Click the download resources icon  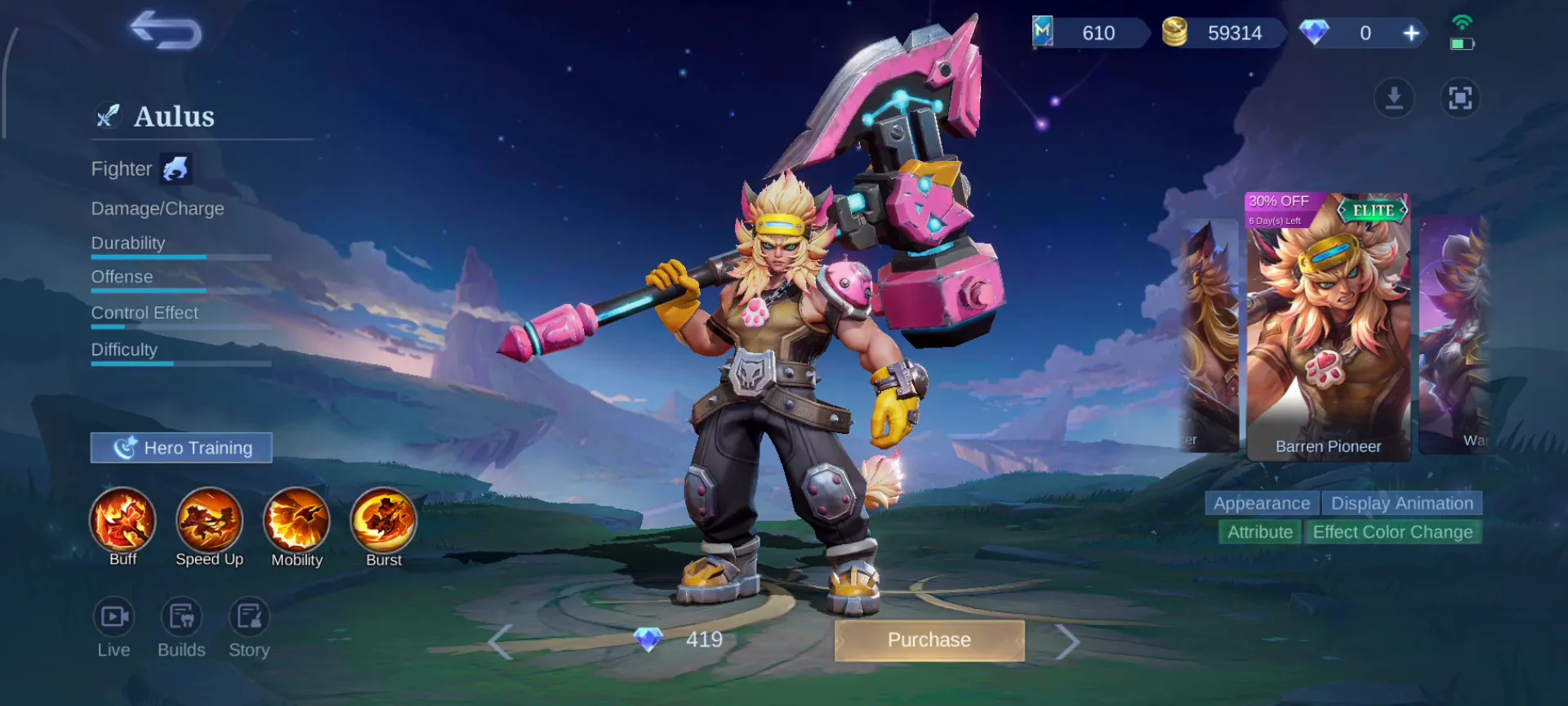pos(1394,99)
